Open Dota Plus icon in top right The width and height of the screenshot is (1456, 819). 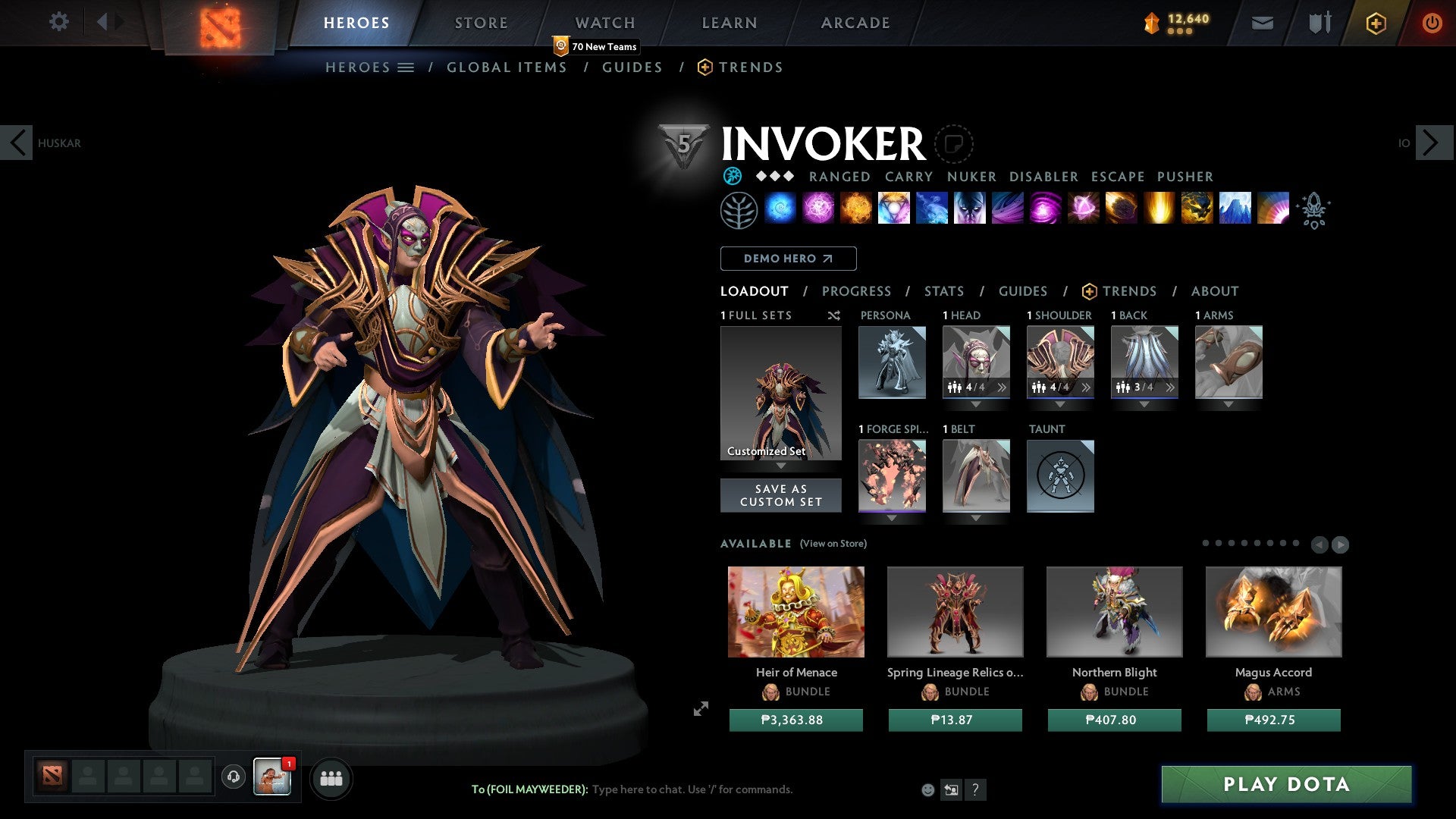pos(1375,23)
